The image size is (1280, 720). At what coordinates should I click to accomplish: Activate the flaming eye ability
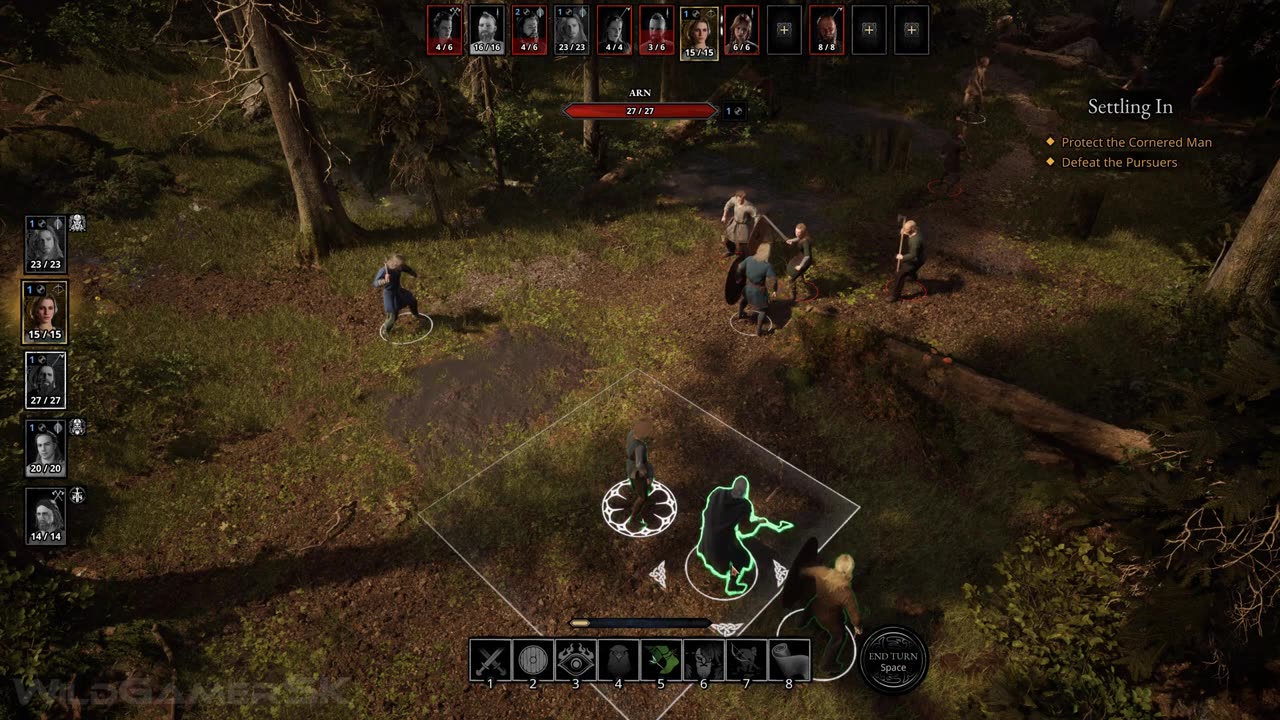576,660
